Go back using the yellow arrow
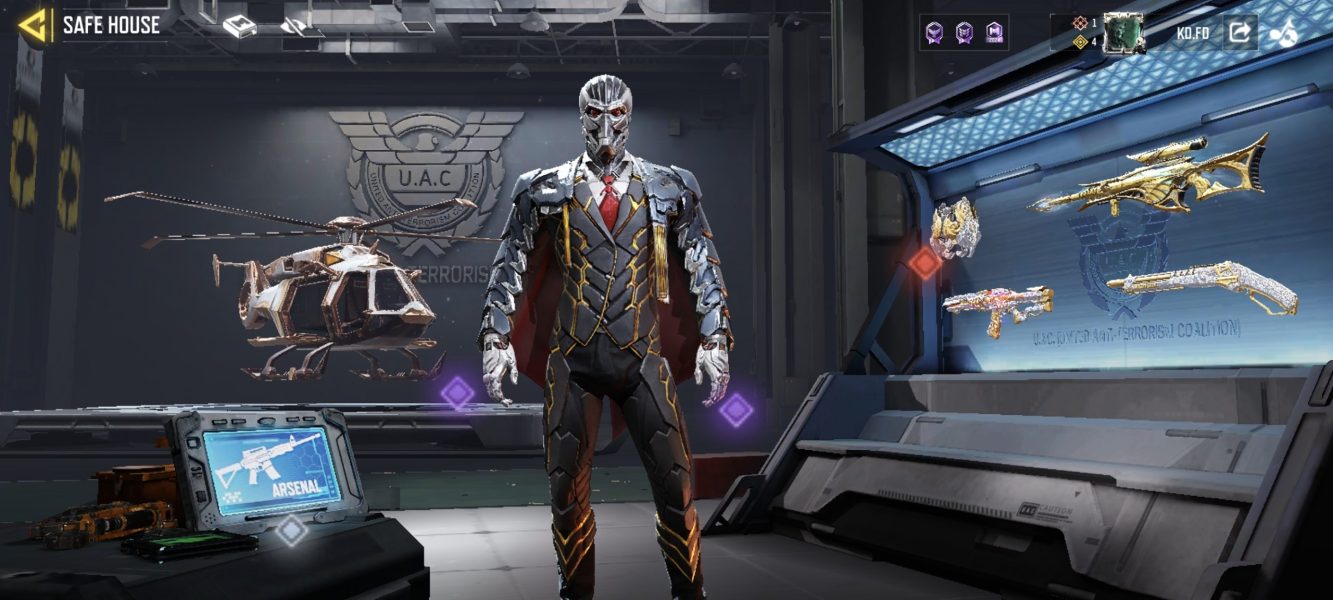Screen dimensions: 1333x600 coord(34,25)
